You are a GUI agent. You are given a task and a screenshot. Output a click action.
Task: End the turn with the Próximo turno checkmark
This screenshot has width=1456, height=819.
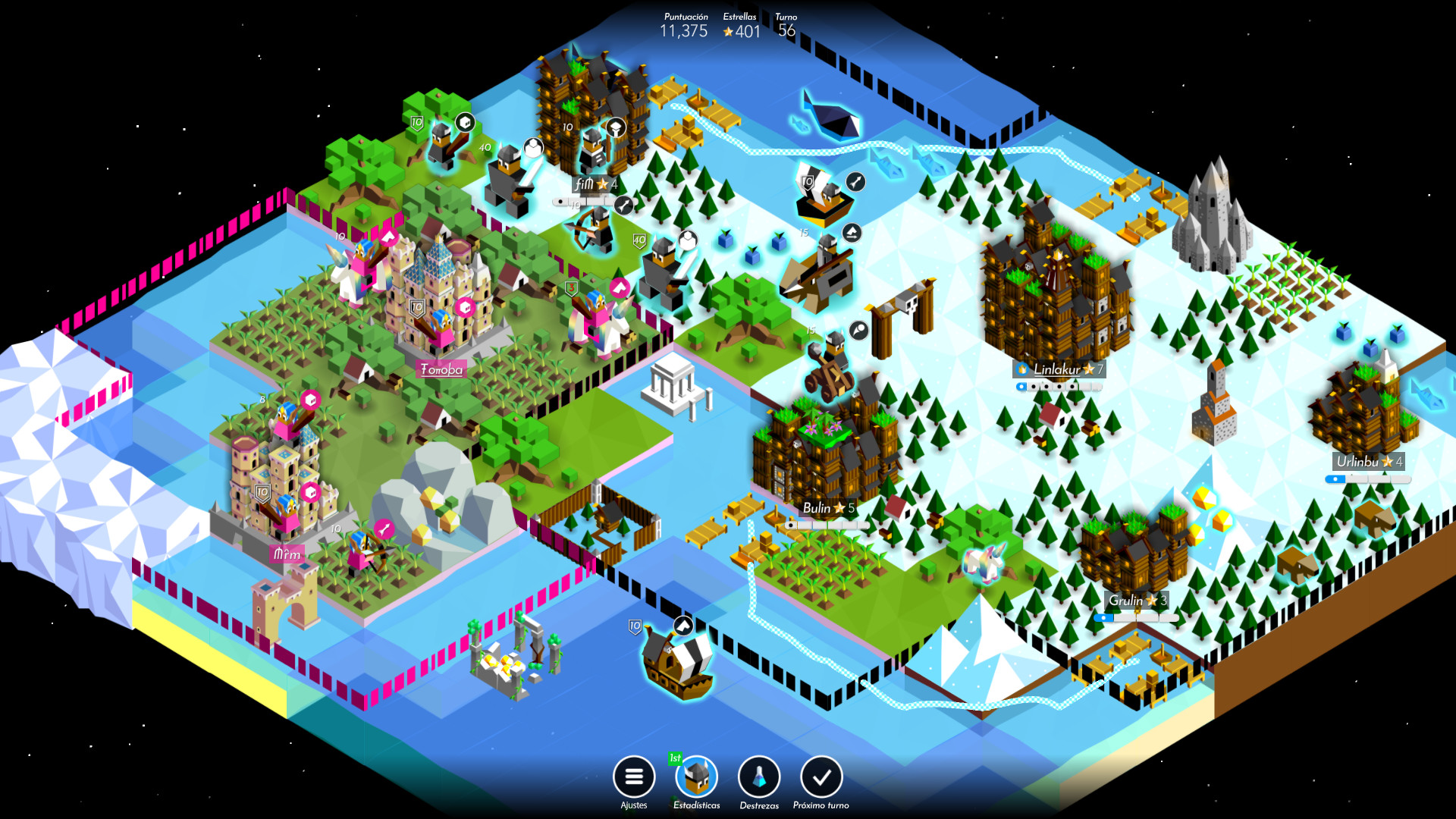821,778
